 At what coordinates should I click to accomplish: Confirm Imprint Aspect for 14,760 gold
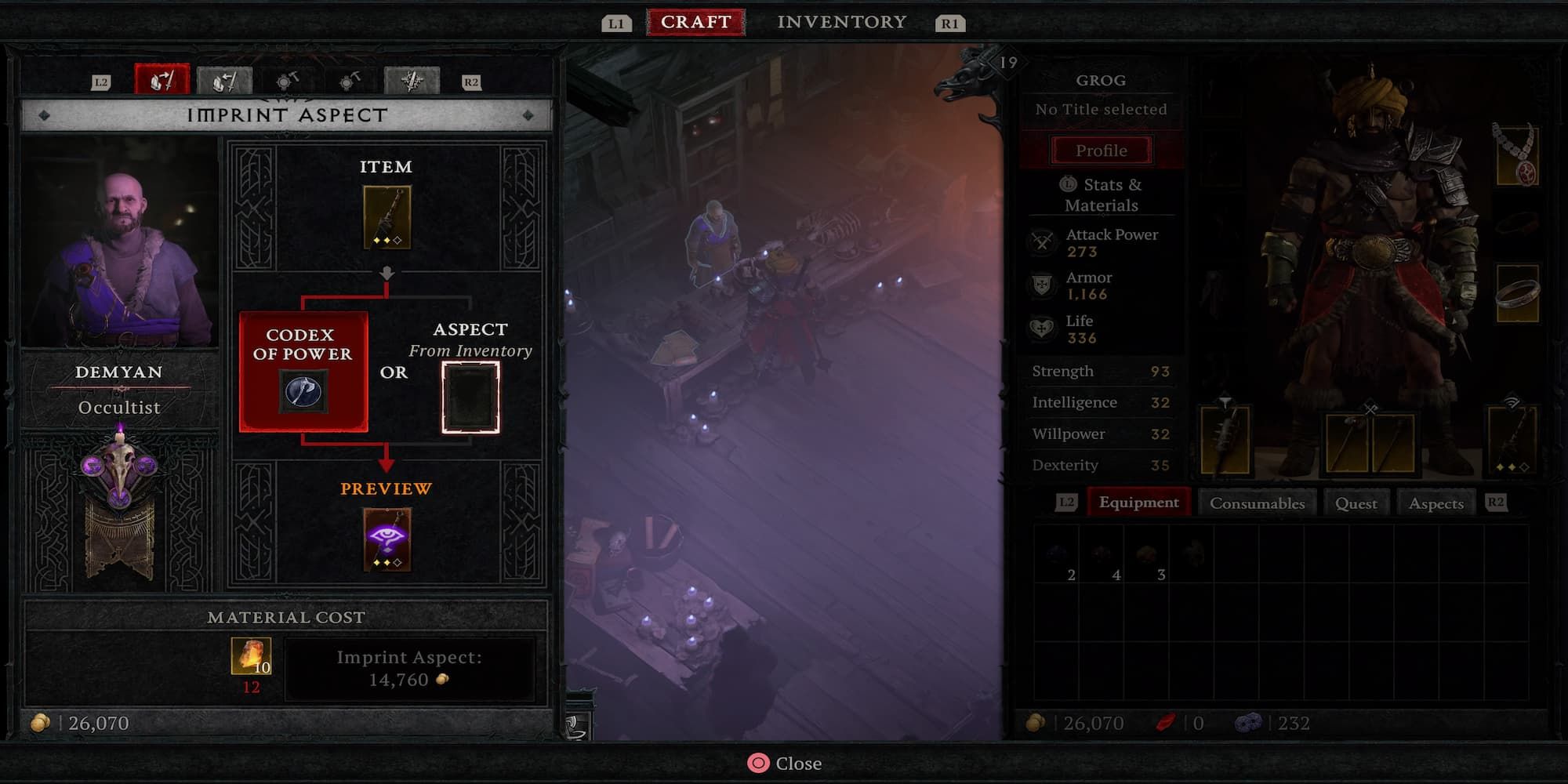click(409, 669)
